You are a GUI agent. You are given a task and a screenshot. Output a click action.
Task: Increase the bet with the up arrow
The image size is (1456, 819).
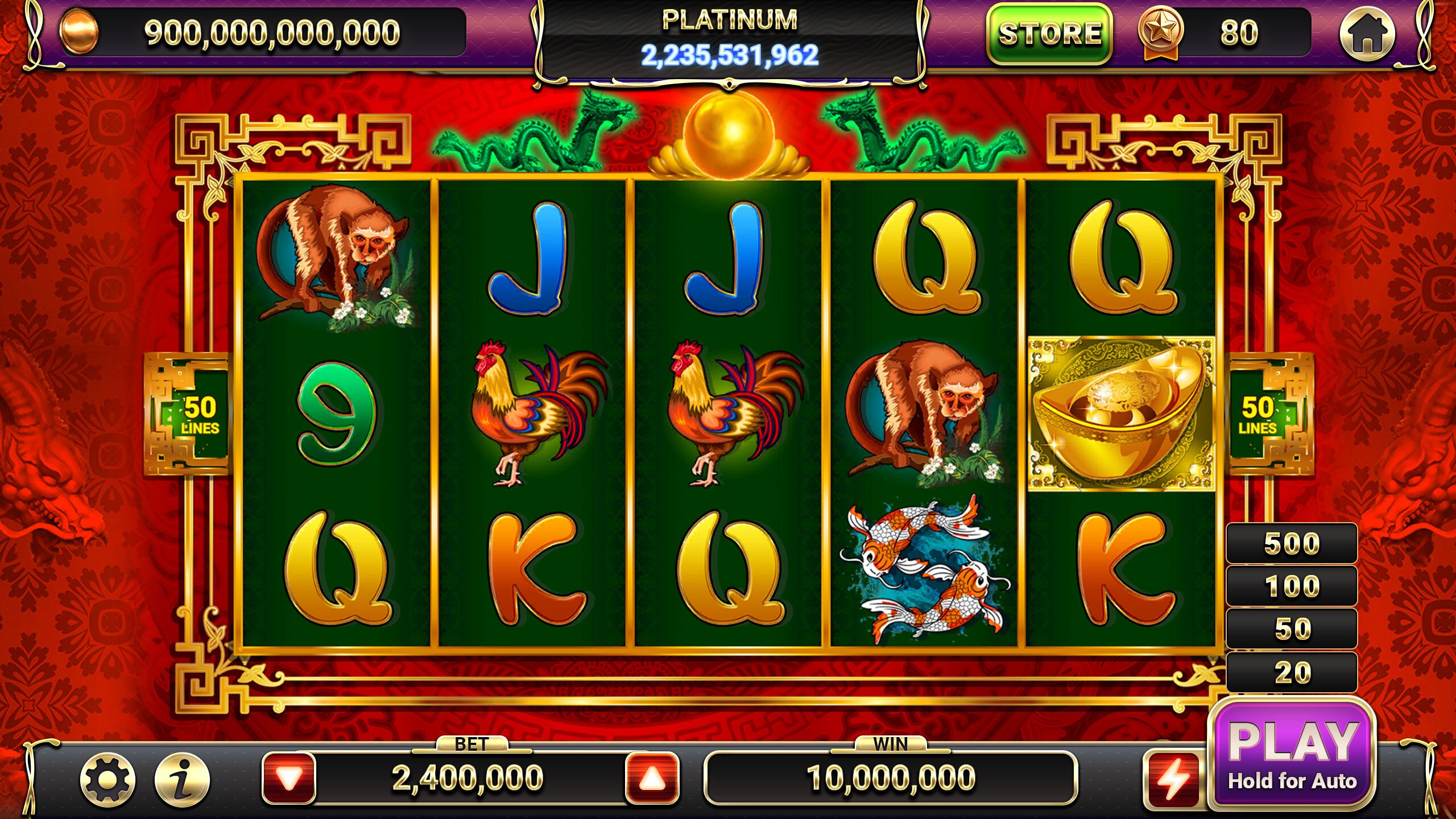click(x=652, y=778)
